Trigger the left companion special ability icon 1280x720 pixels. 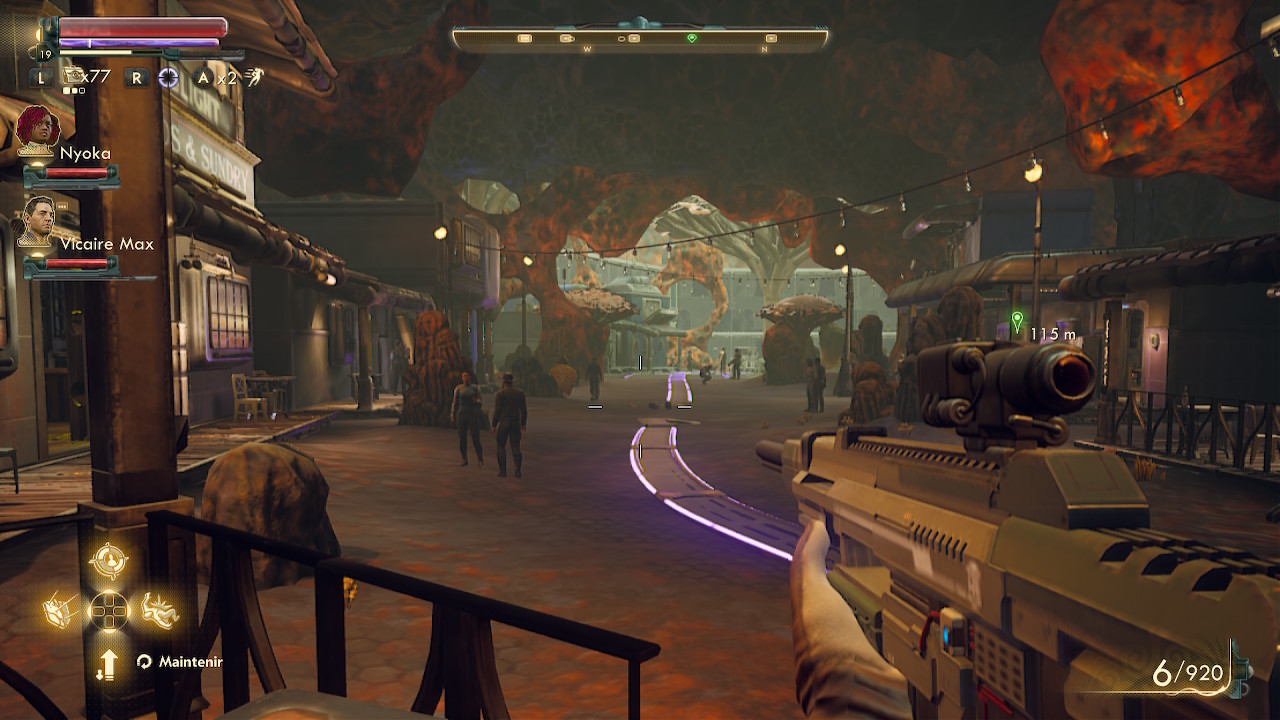(x=60, y=609)
